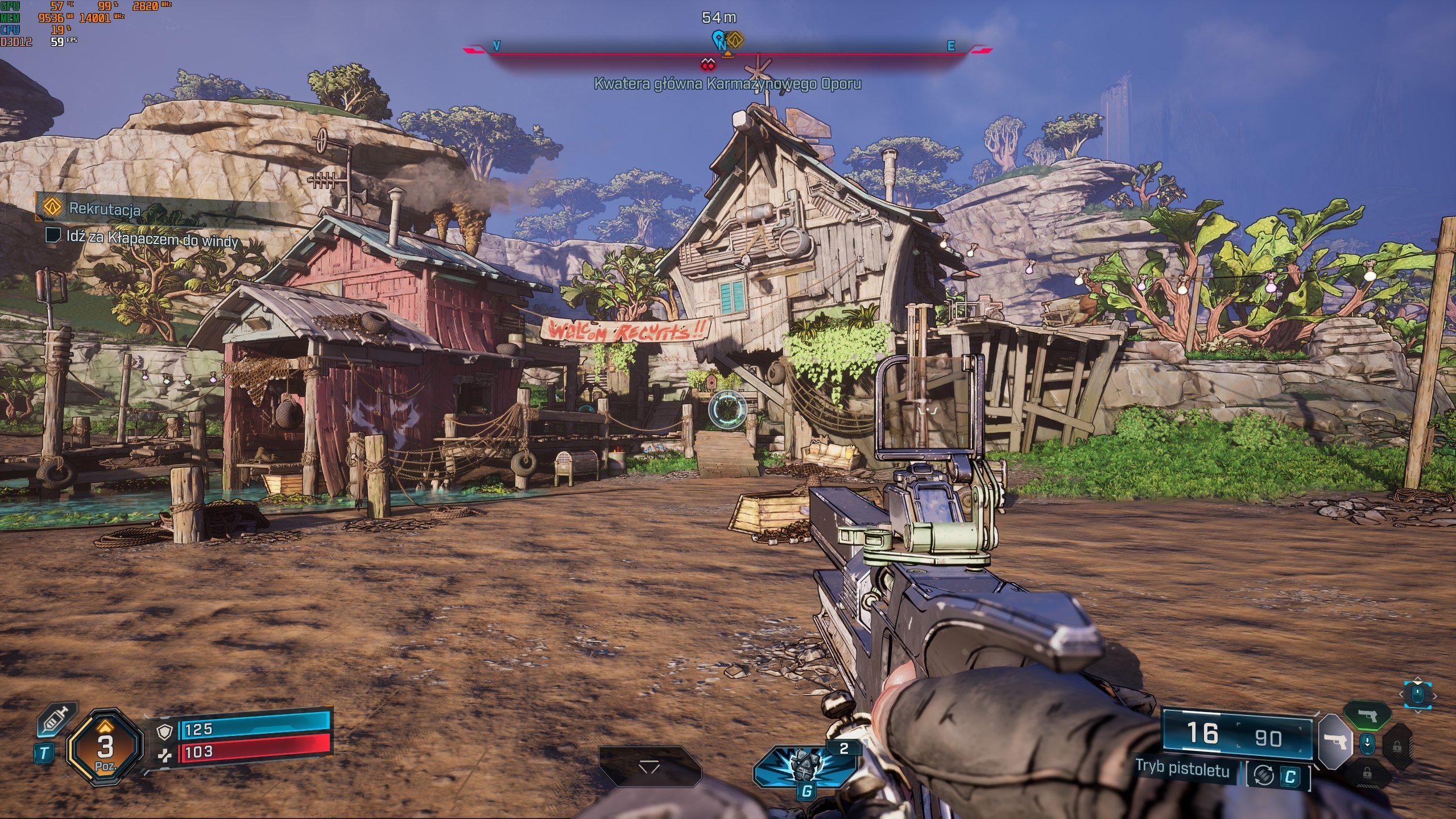
Task: Click the gold quest marker on the compass
Action: click(736, 39)
